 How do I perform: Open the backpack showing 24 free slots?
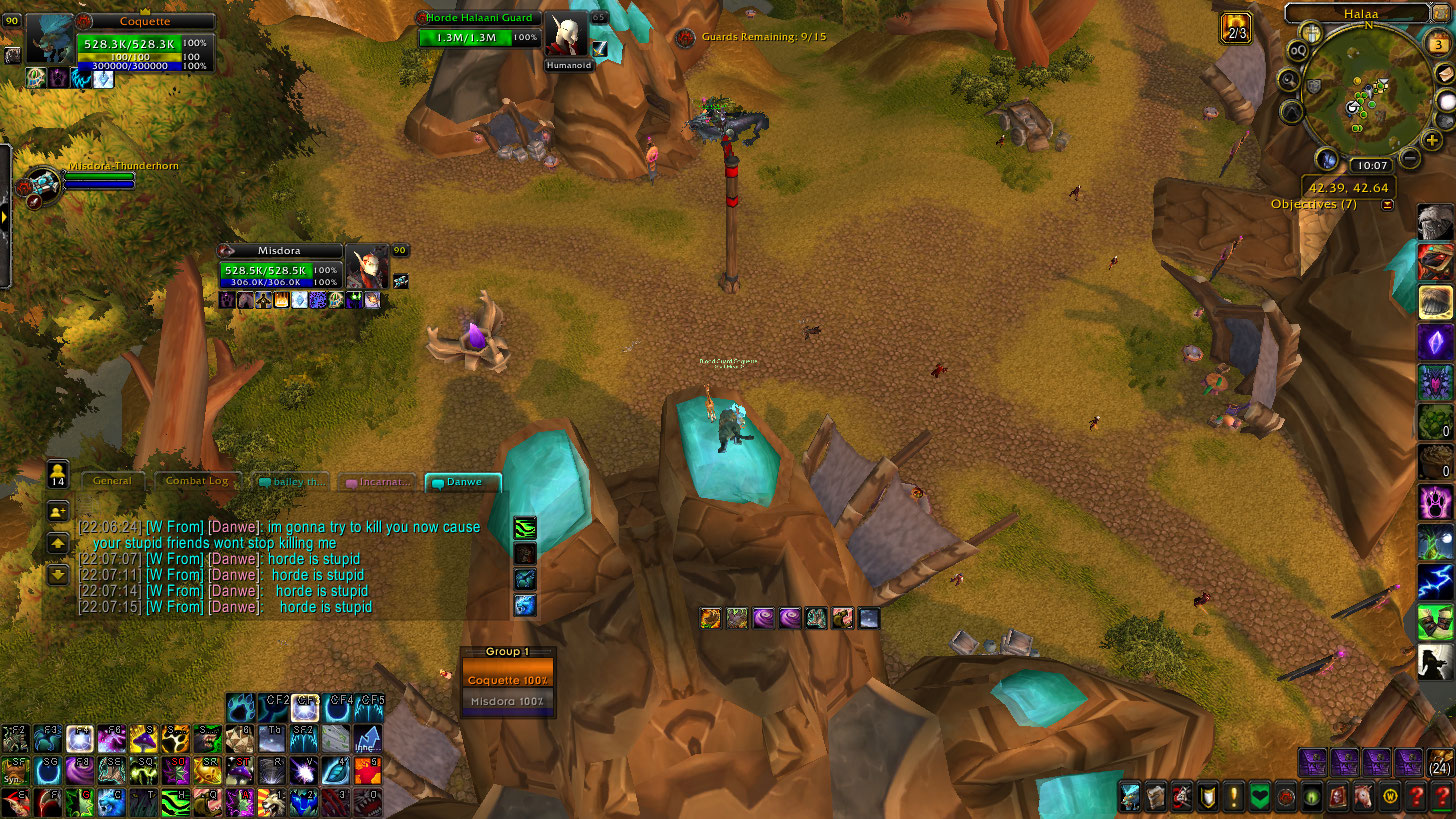(x=1440, y=763)
